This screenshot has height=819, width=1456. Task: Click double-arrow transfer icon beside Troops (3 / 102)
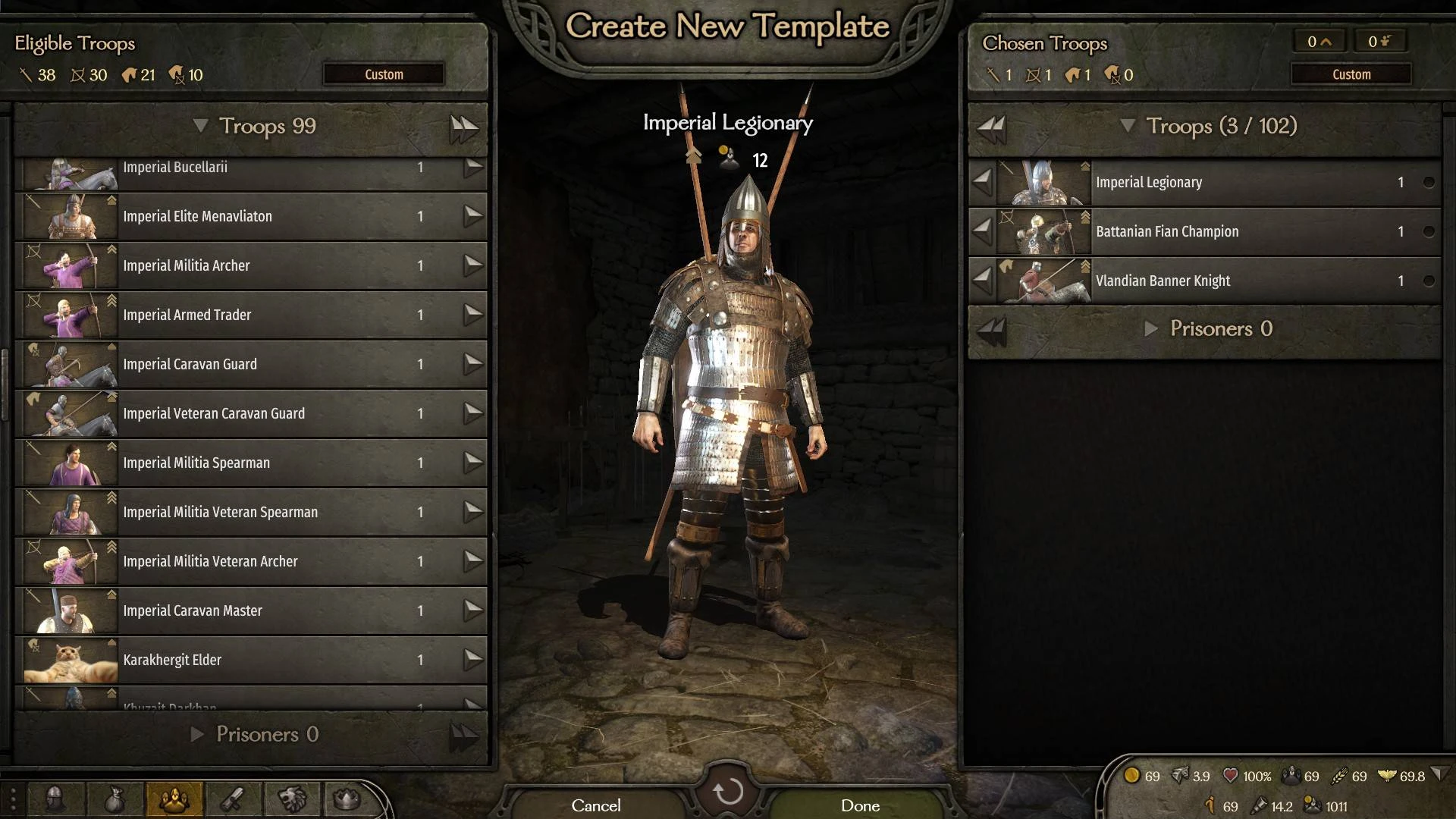click(x=990, y=127)
